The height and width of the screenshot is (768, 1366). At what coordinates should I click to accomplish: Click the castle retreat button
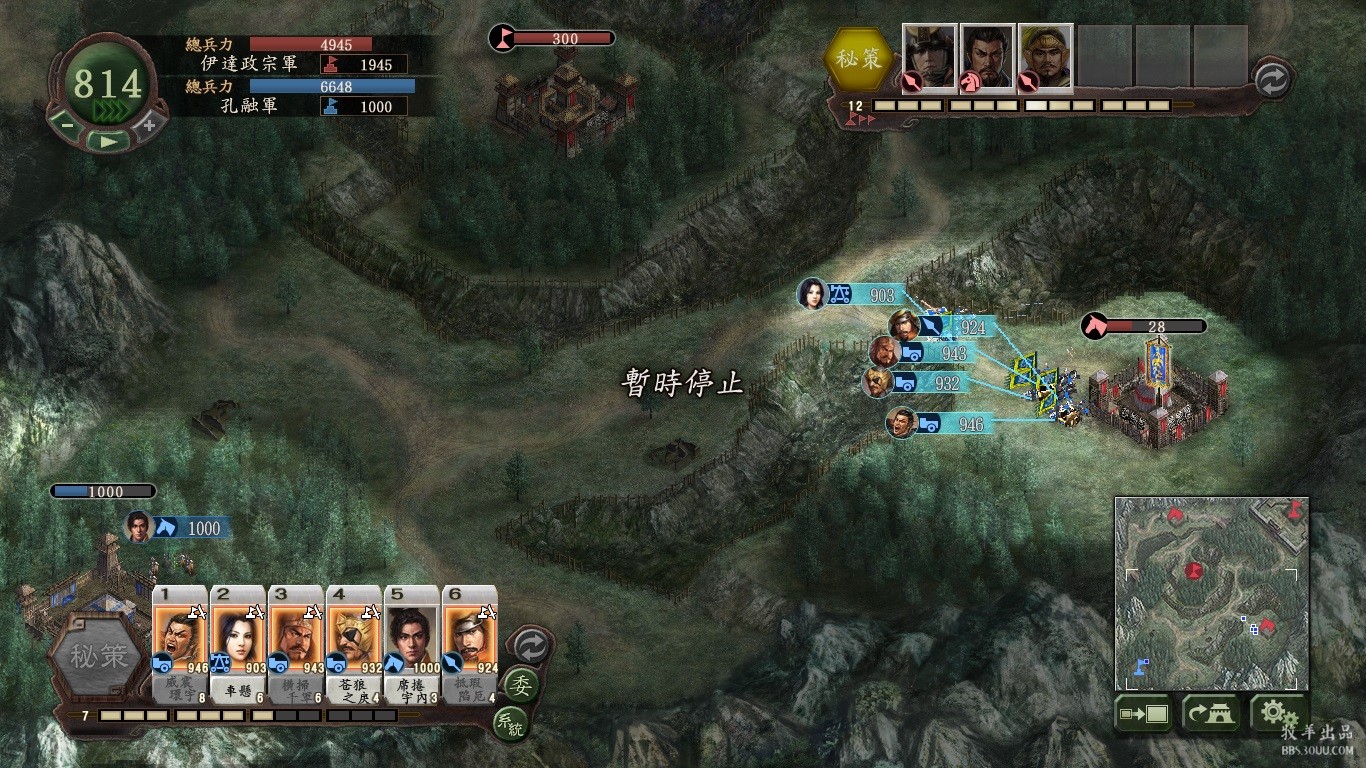[x=1210, y=714]
